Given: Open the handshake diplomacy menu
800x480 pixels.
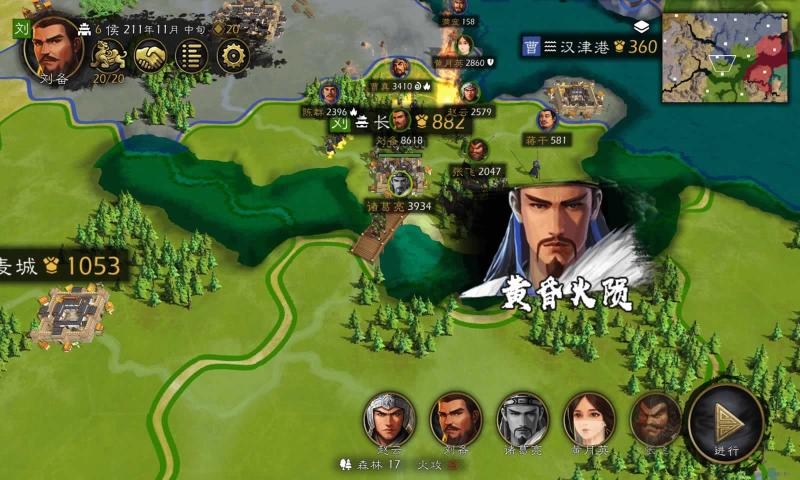Looking at the screenshot, I should [x=151, y=56].
